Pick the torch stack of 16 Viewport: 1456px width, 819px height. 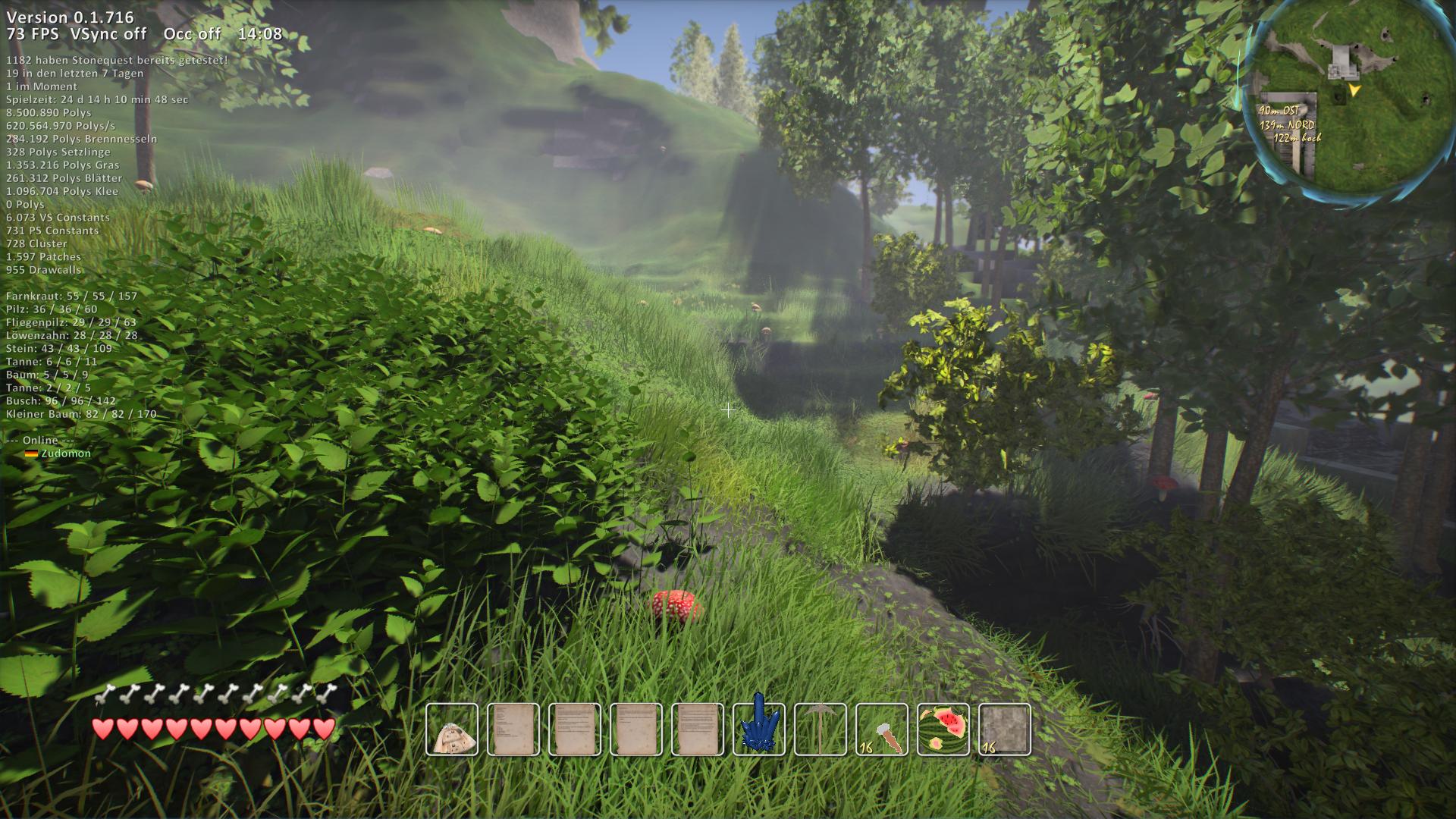[x=882, y=730]
